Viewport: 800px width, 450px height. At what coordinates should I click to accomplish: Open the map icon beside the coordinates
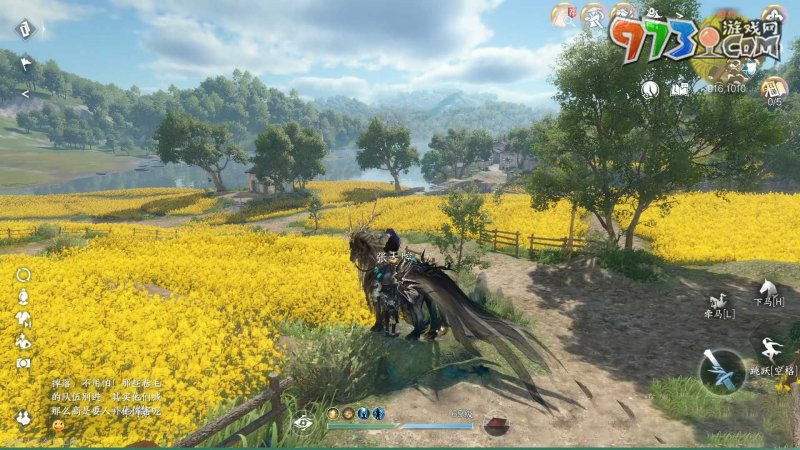point(681,88)
